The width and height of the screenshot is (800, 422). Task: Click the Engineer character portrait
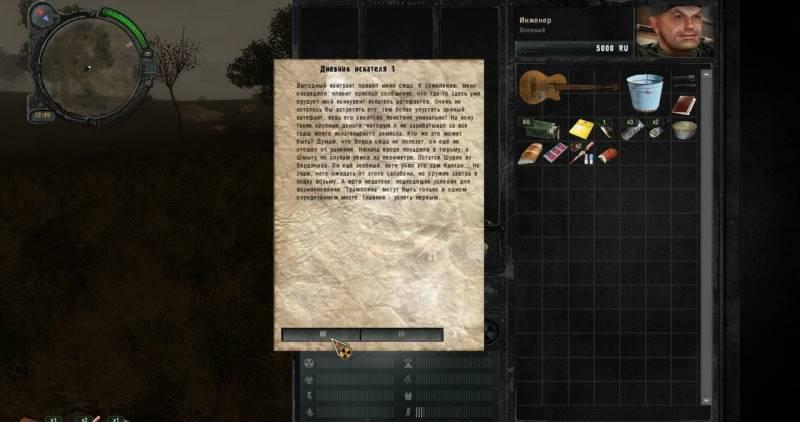(x=671, y=31)
